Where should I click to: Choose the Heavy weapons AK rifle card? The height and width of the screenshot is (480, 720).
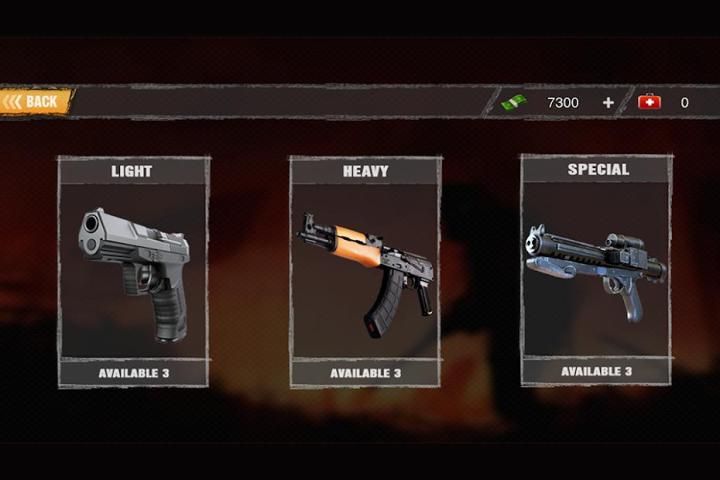click(365, 270)
